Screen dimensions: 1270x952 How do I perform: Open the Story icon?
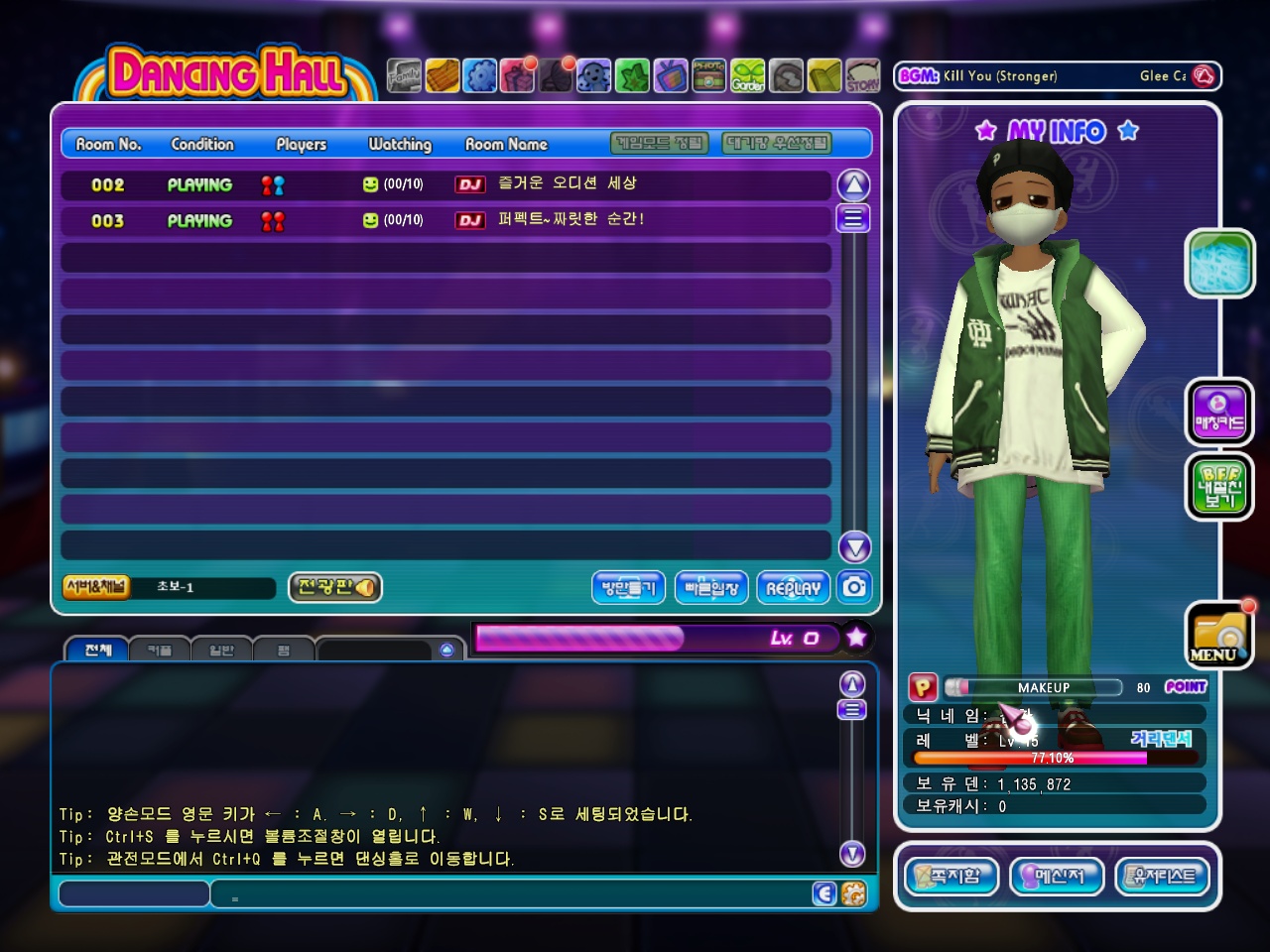[862, 75]
